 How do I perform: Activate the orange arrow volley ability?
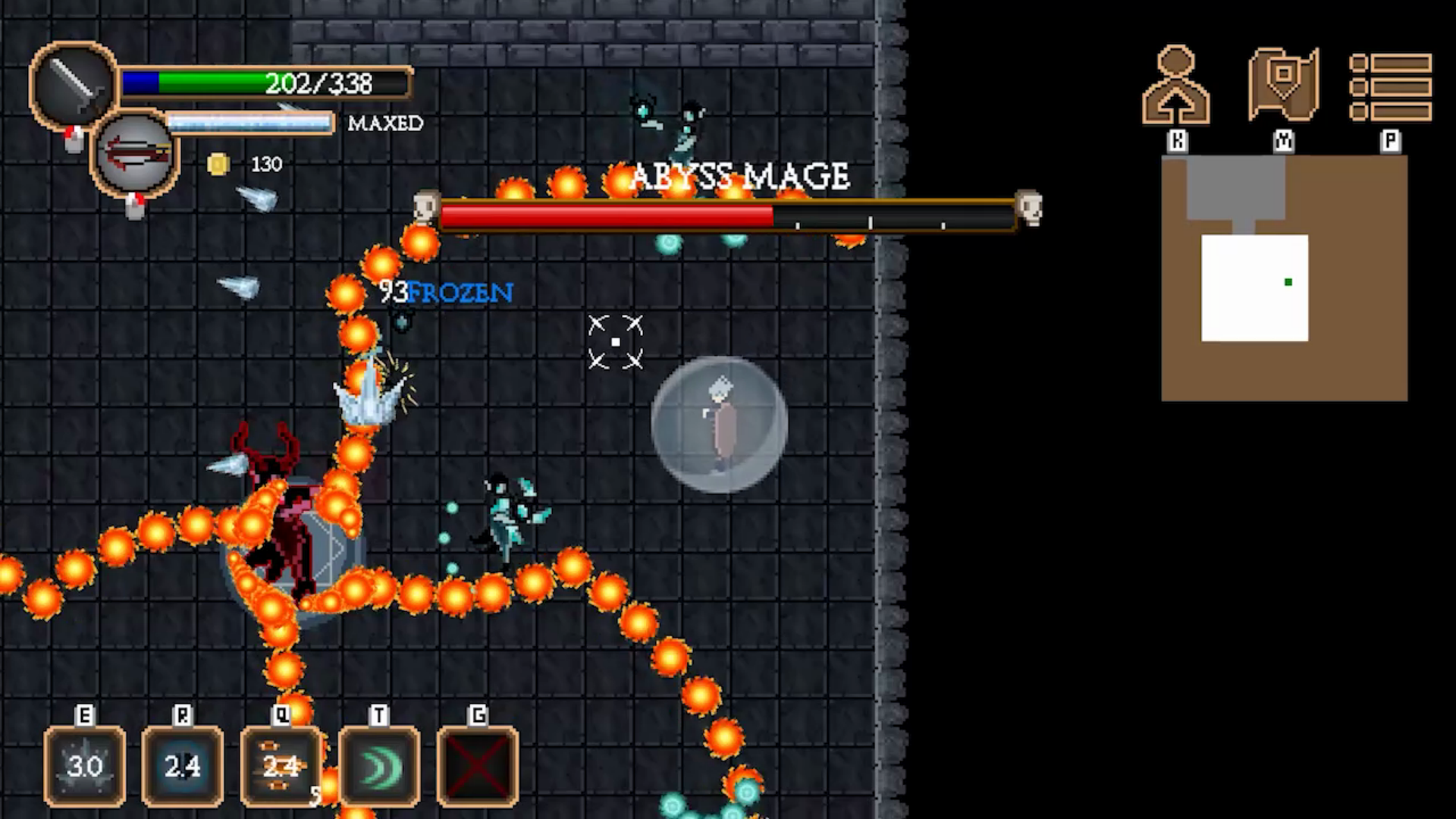[x=281, y=765]
